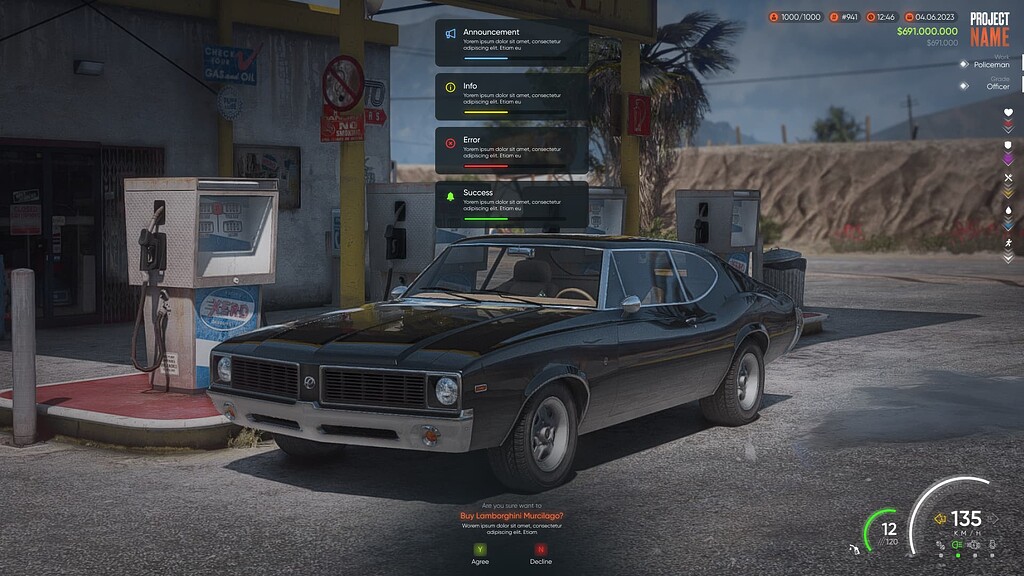
Task: Open the Announcement notification card
Action: (511, 43)
